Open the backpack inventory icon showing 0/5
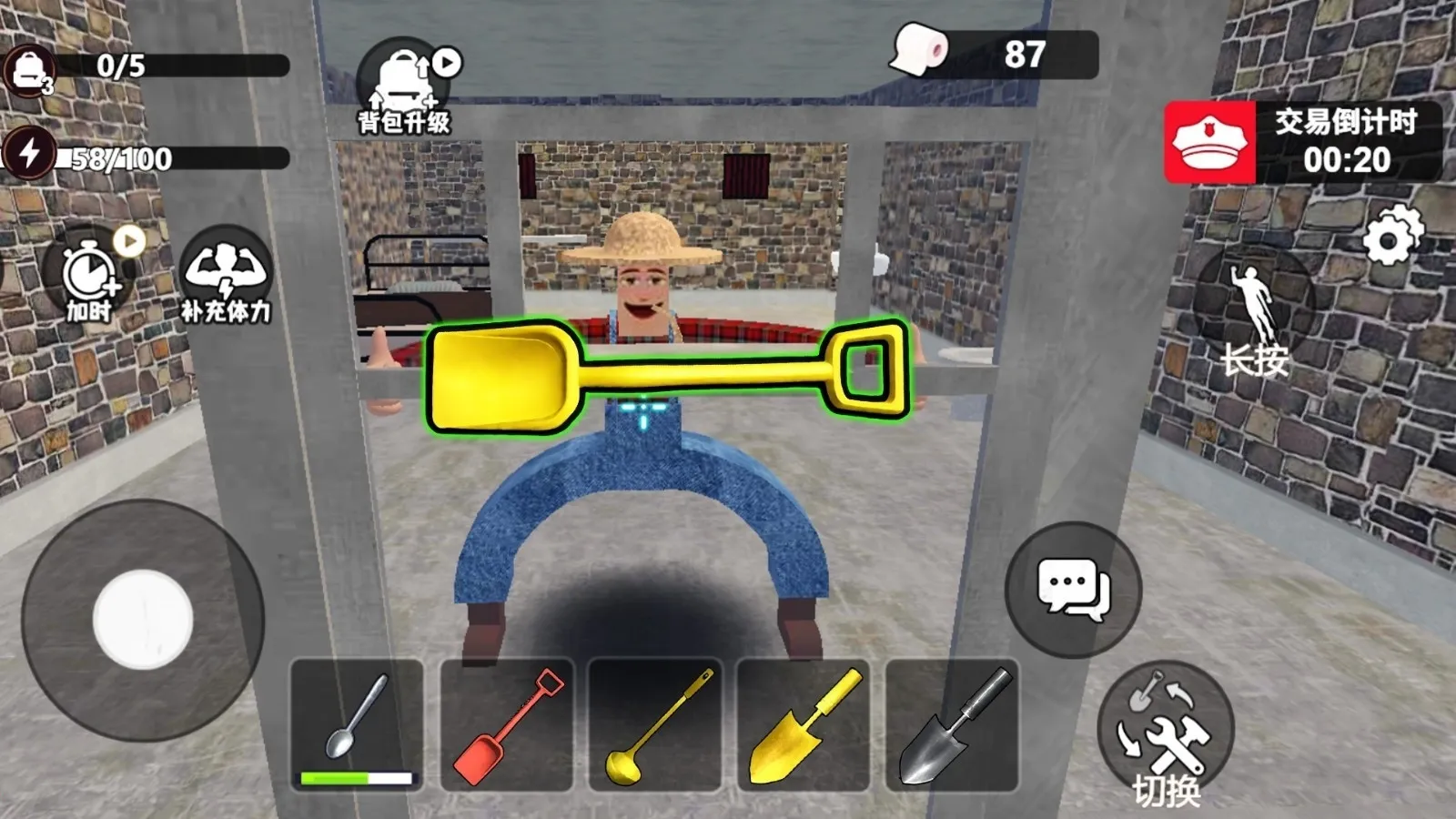Image resolution: width=1456 pixels, height=819 pixels. click(30, 66)
